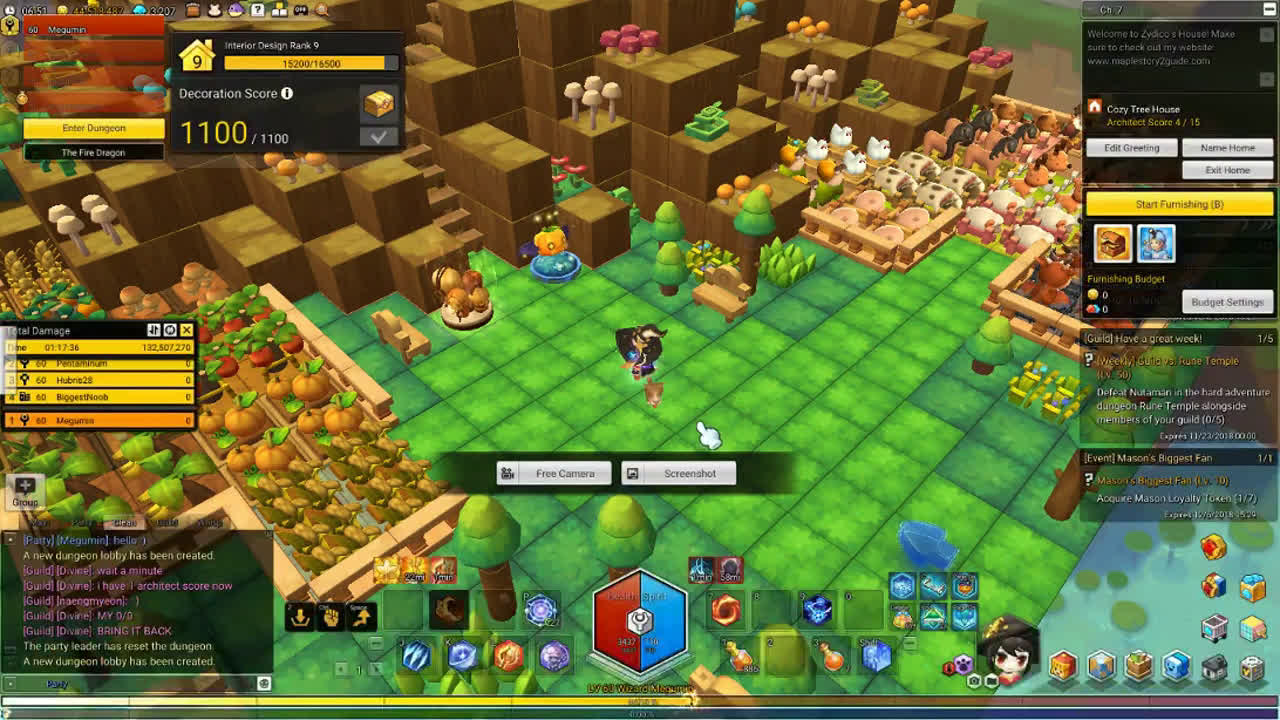
Task: Reset the Total Damage meter with refresh icon
Action: coord(170,330)
